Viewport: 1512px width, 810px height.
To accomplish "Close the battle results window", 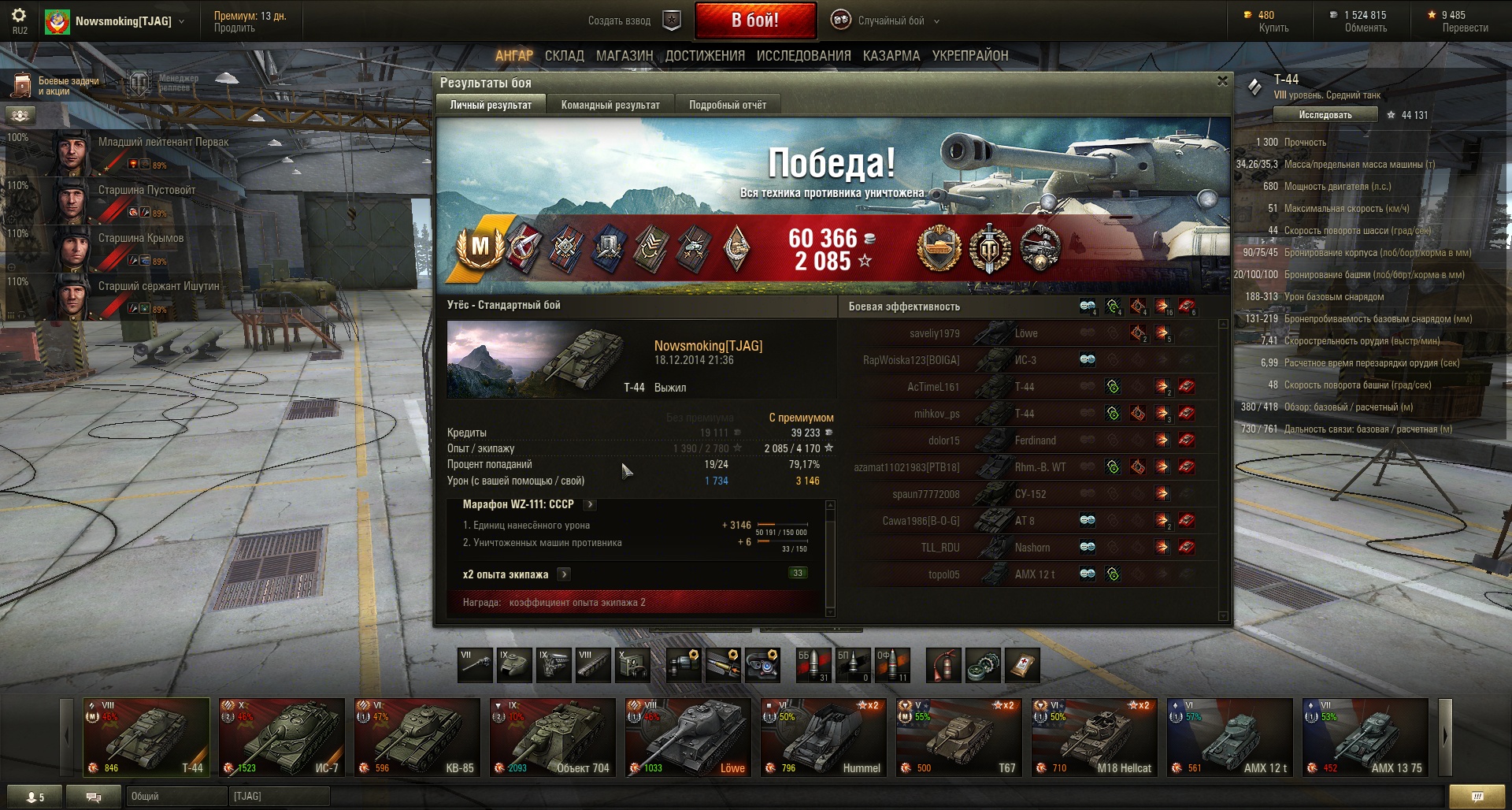I will click(1222, 81).
